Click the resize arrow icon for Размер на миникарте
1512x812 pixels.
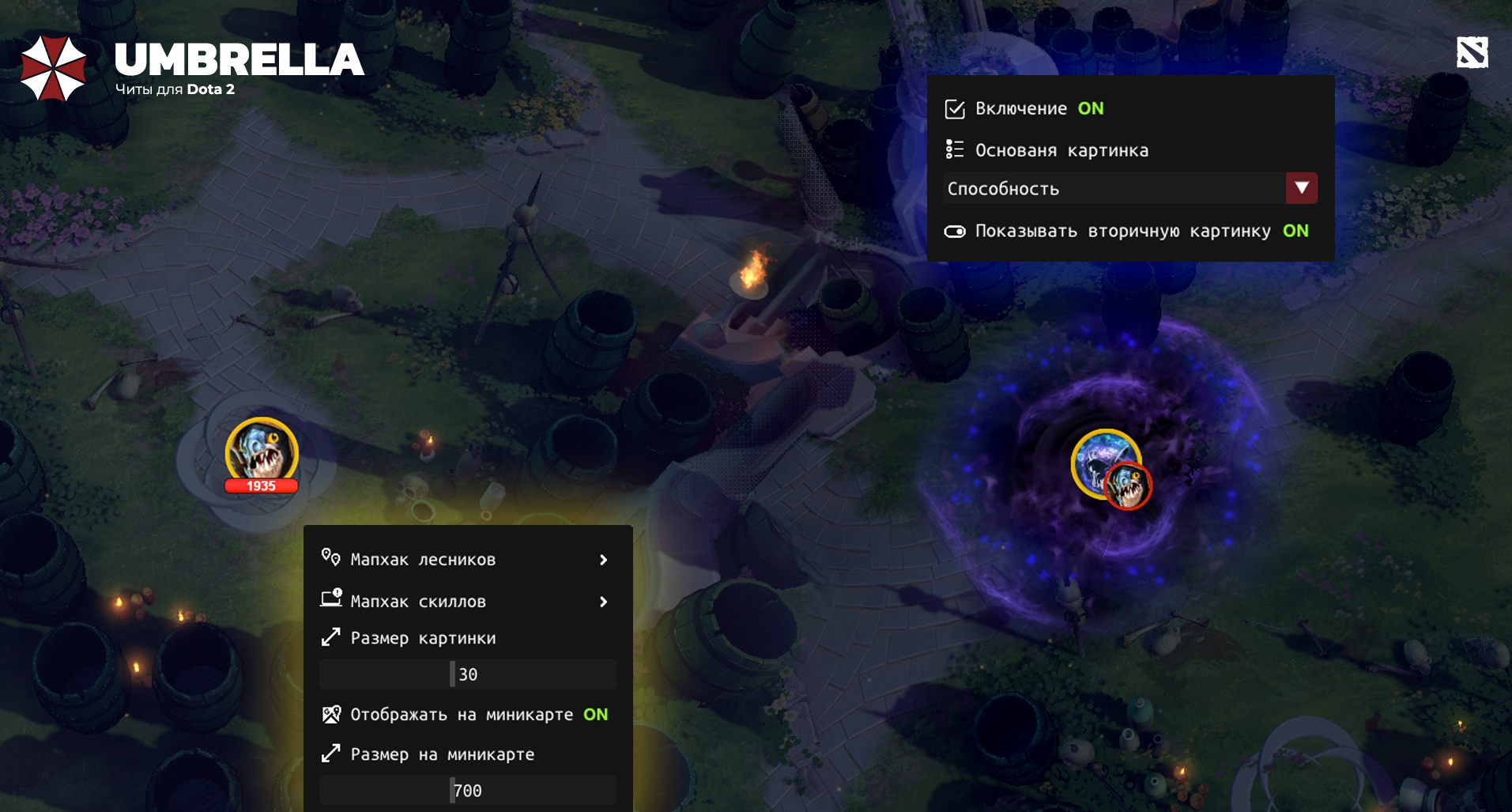coord(330,754)
